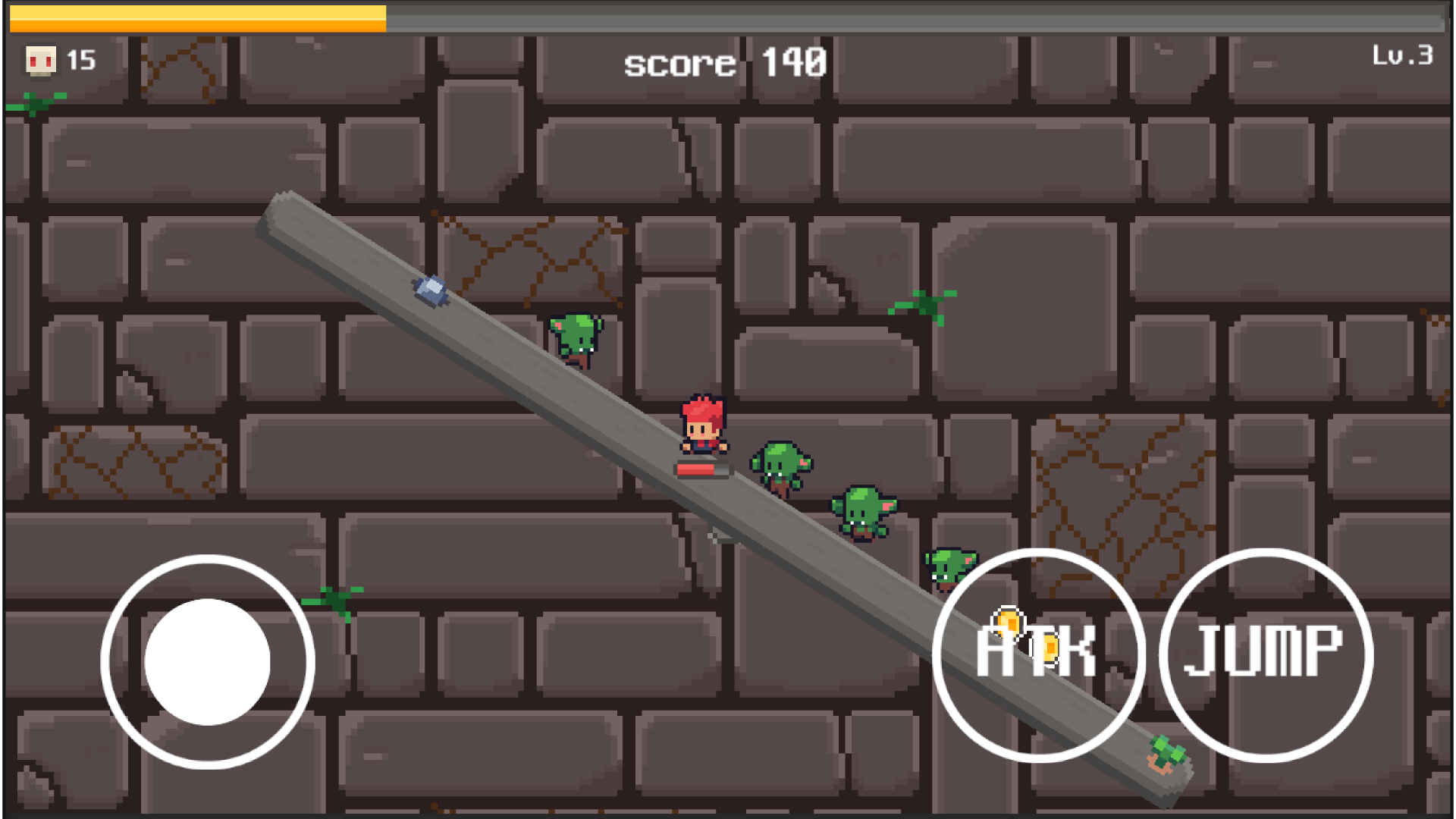This screenshot has width=1456, height=819.
Task: Tap the red weapon pickup below the player
Action: coord(701,469)
